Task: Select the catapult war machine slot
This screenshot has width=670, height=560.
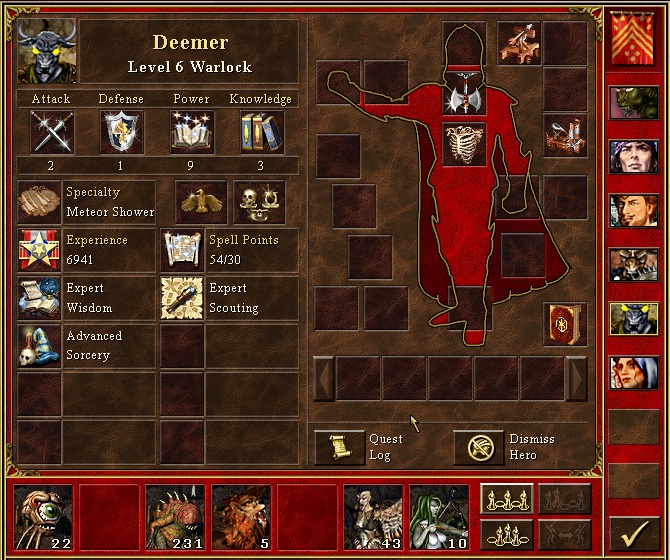Action: 564,134
